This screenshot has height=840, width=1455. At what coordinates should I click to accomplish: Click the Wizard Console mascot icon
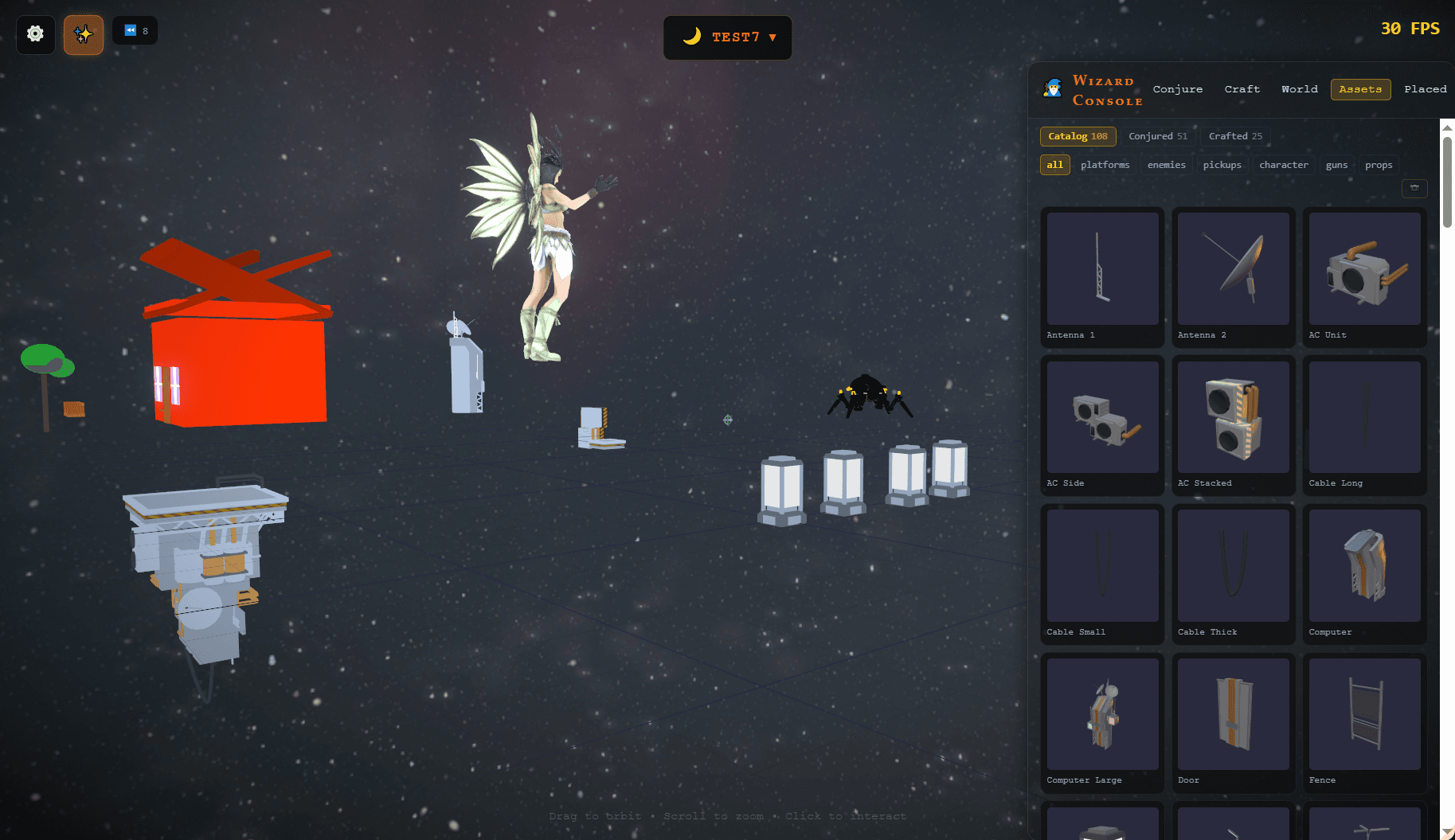pos(1052,88)
